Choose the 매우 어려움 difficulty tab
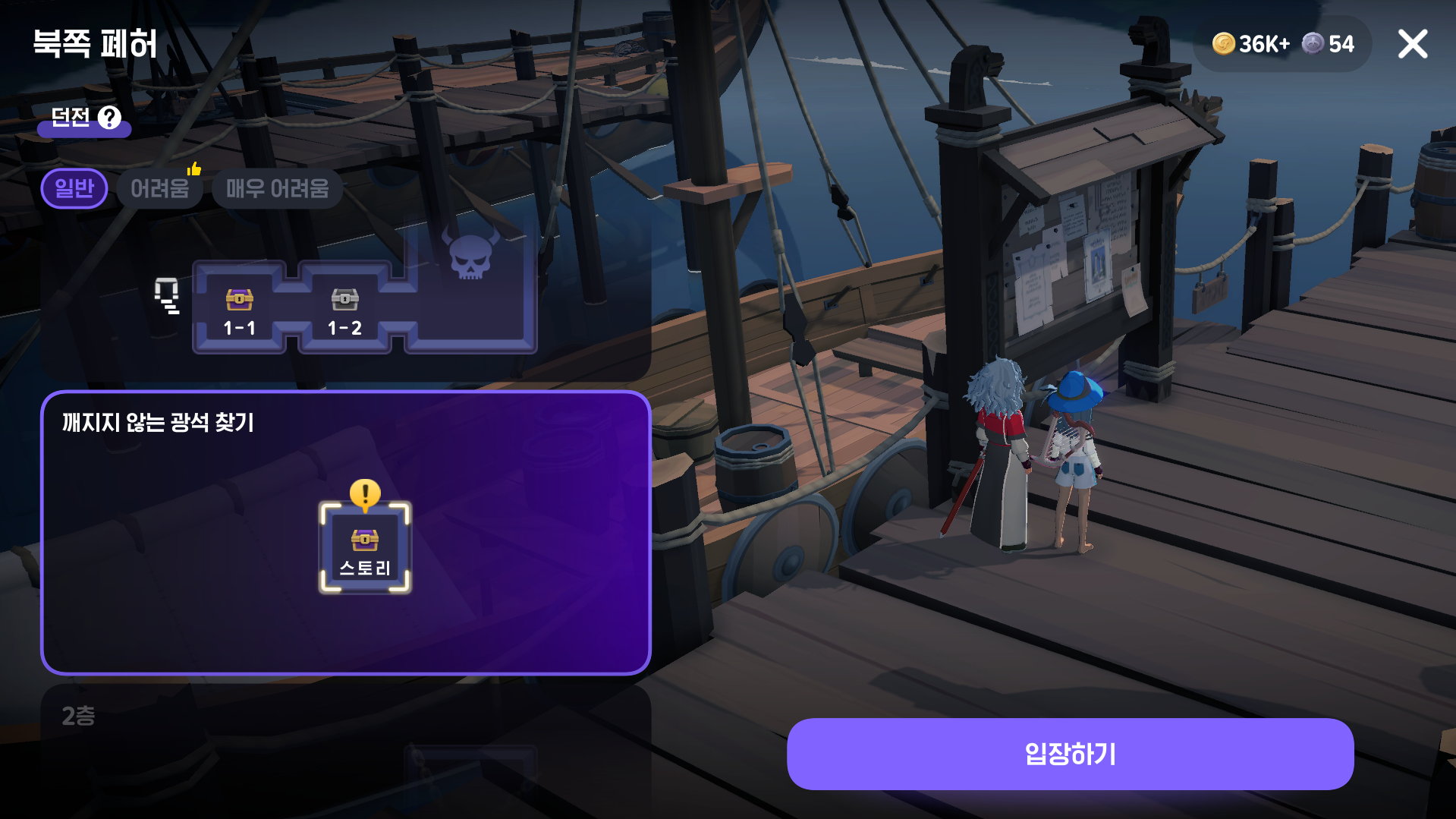The width and height of the screenshot is (1456, 819). coord(277,188)
